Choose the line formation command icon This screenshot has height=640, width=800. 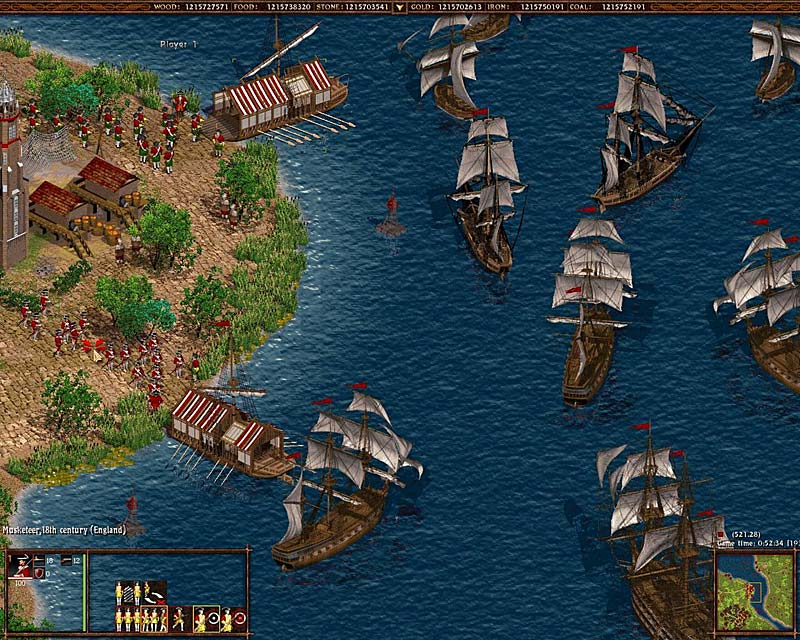point(128,593)
